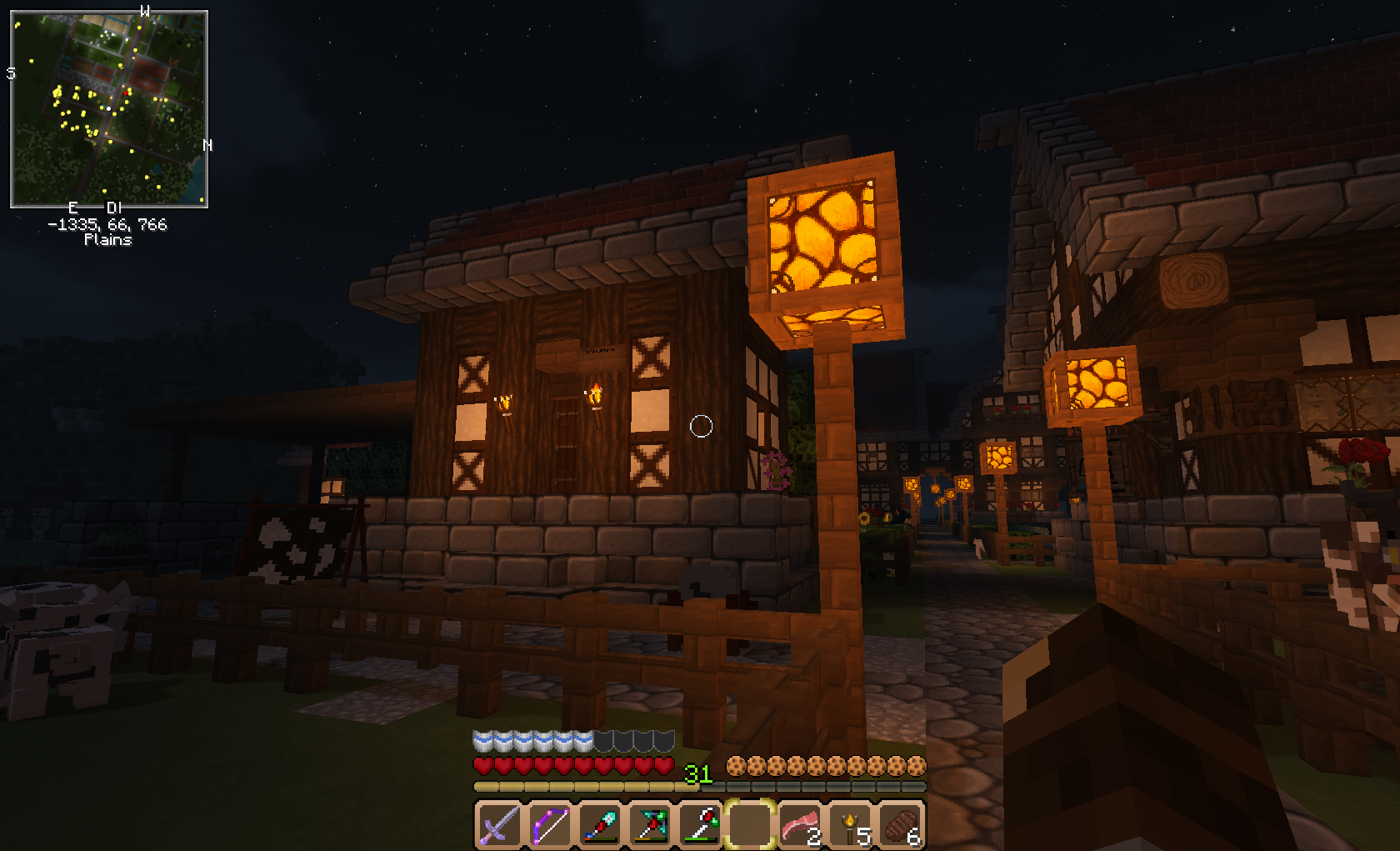
Task: Click the empty highlighted hotbar slot
Action: [750, 826]
